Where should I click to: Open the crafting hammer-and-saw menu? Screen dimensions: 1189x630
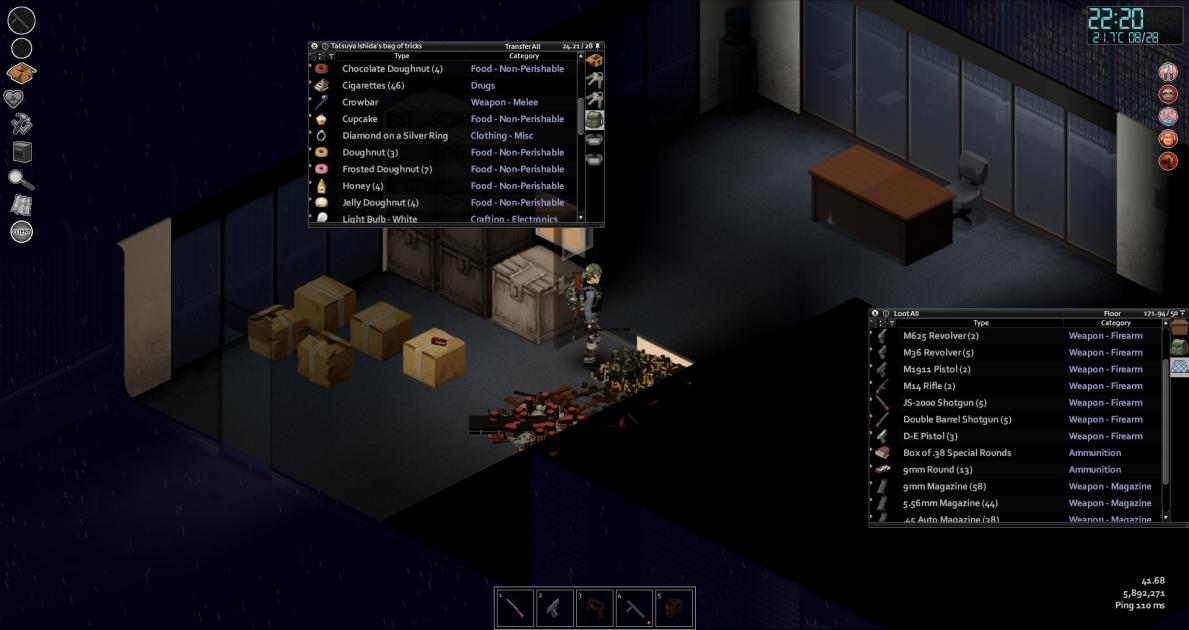point(21,124)
